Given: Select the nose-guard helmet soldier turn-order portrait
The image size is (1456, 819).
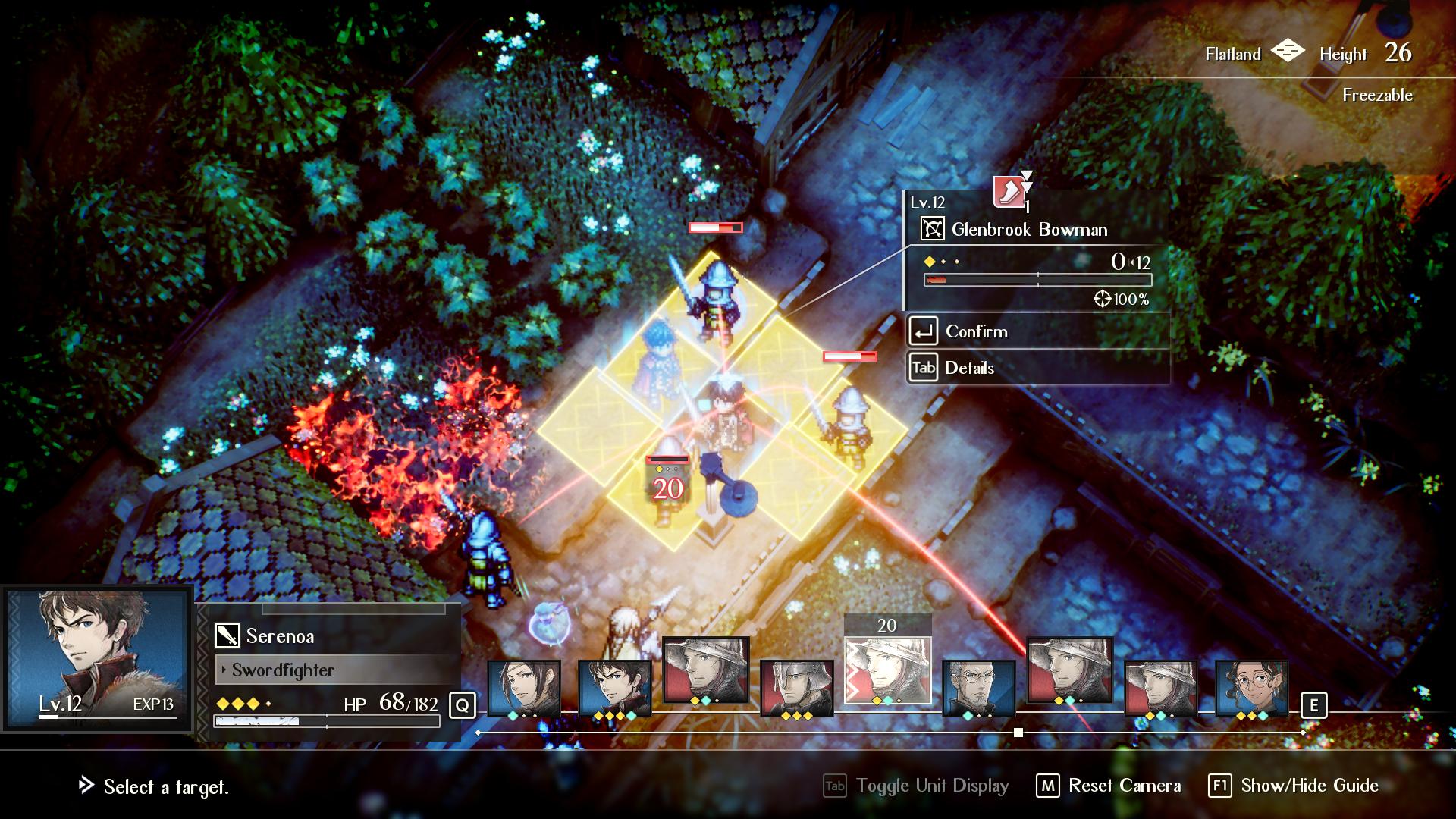Looking at the screenshot, I should point(796,688).
